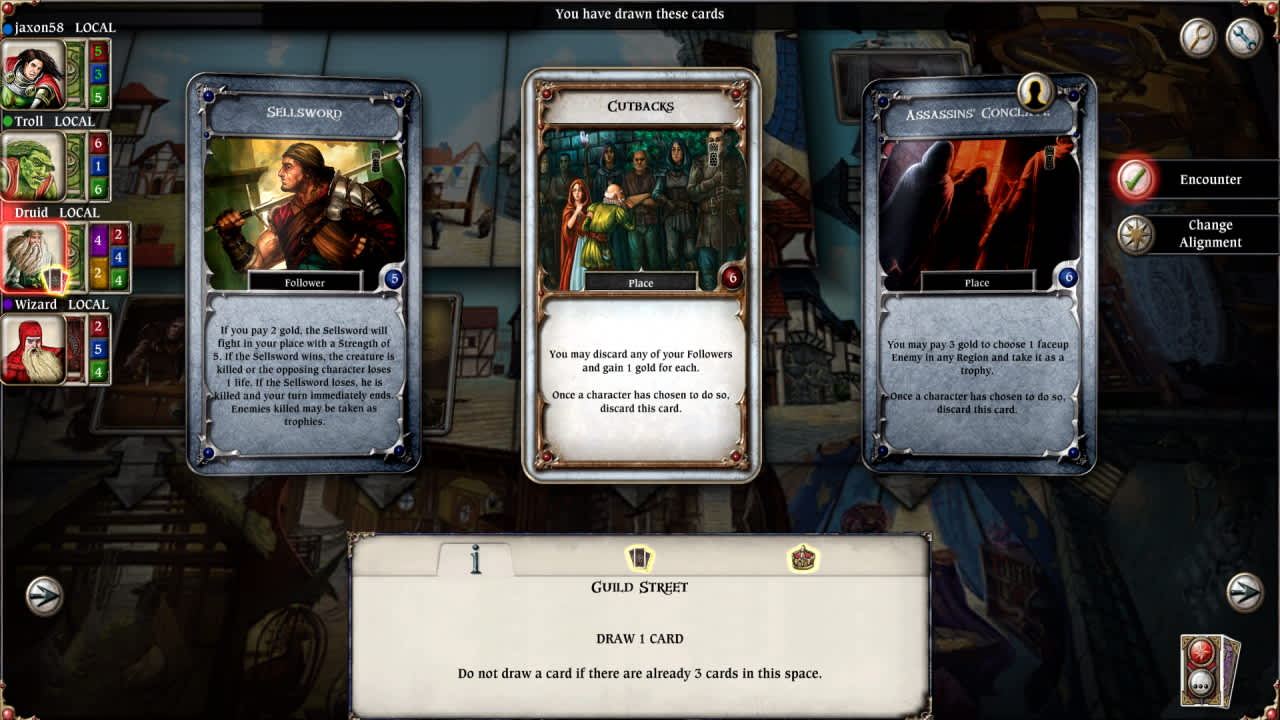Switch to the info tab on Guild Street panel

475,560
